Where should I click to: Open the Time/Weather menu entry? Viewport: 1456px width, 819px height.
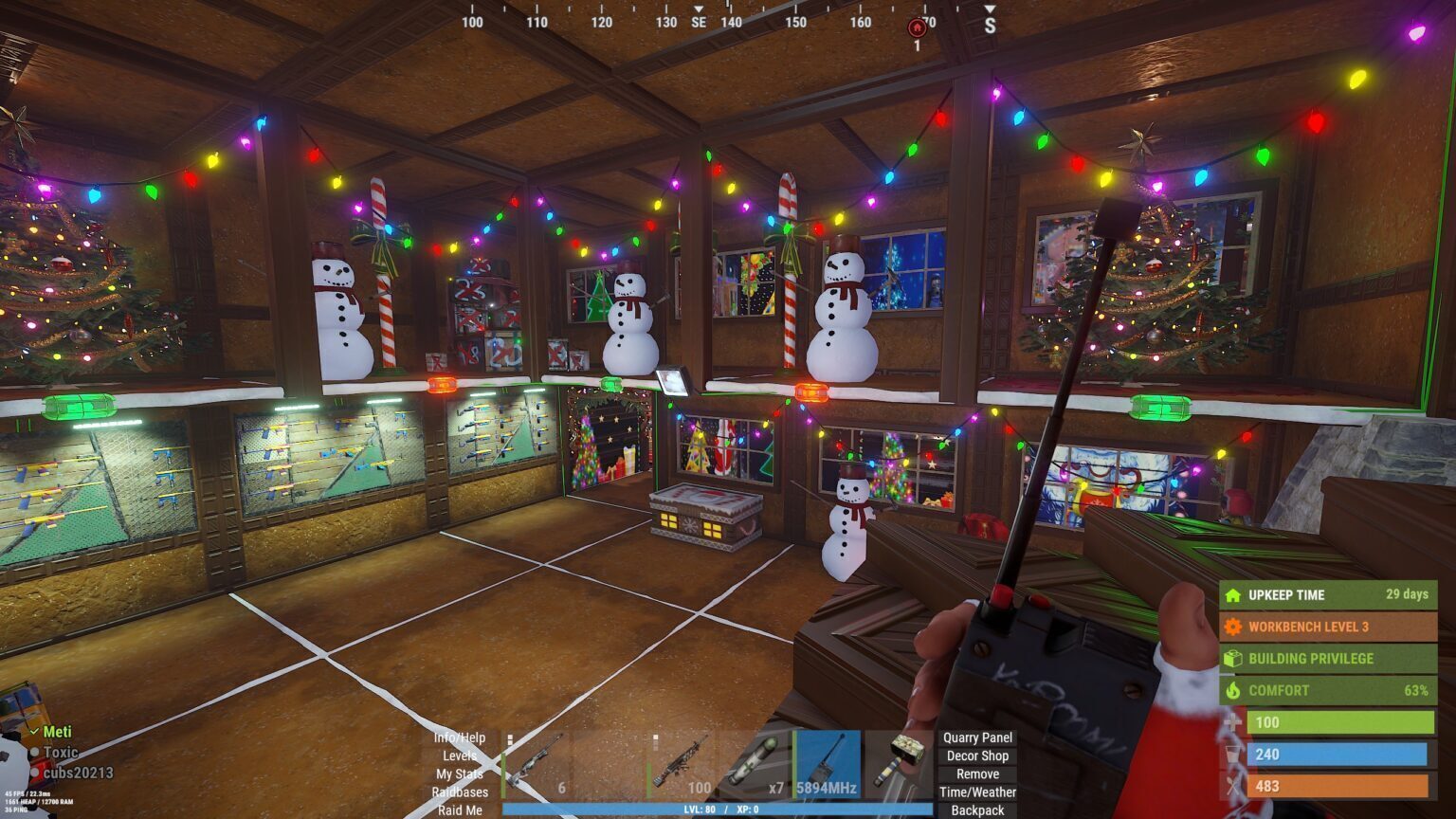[x=978, y=791]
